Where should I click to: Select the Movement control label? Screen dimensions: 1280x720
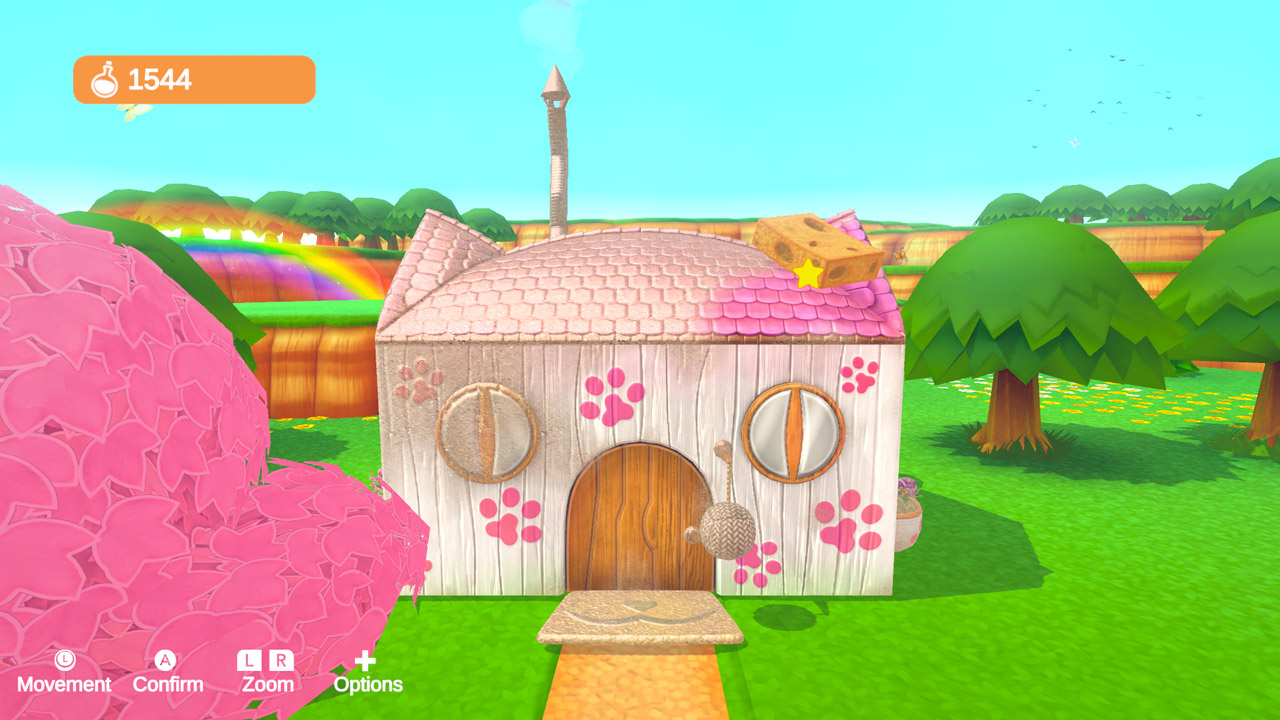(x=65, y=685)
